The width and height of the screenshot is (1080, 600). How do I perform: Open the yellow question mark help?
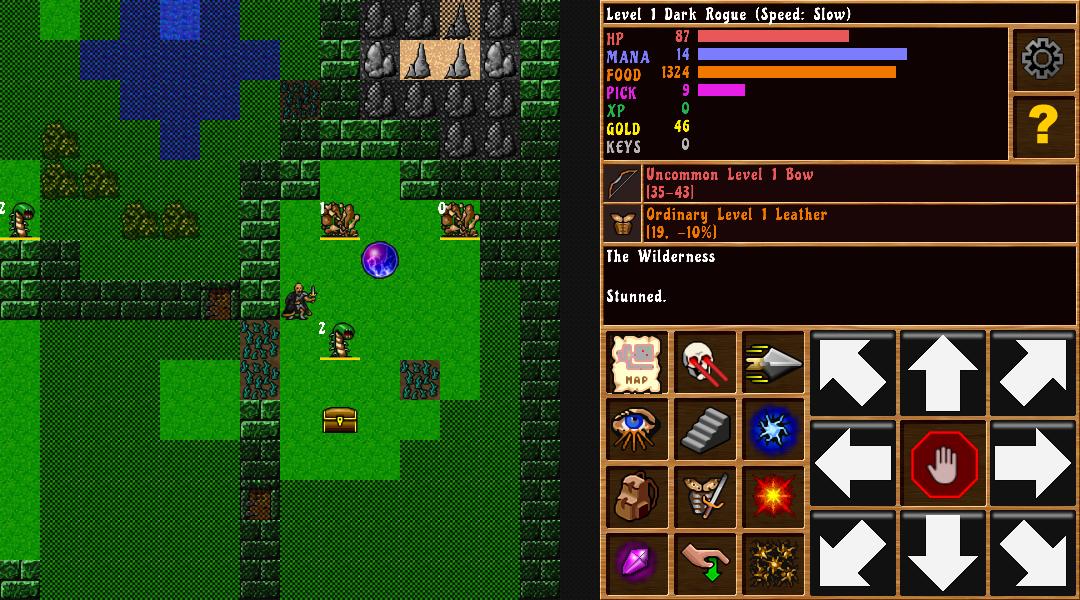[1042, 126]
